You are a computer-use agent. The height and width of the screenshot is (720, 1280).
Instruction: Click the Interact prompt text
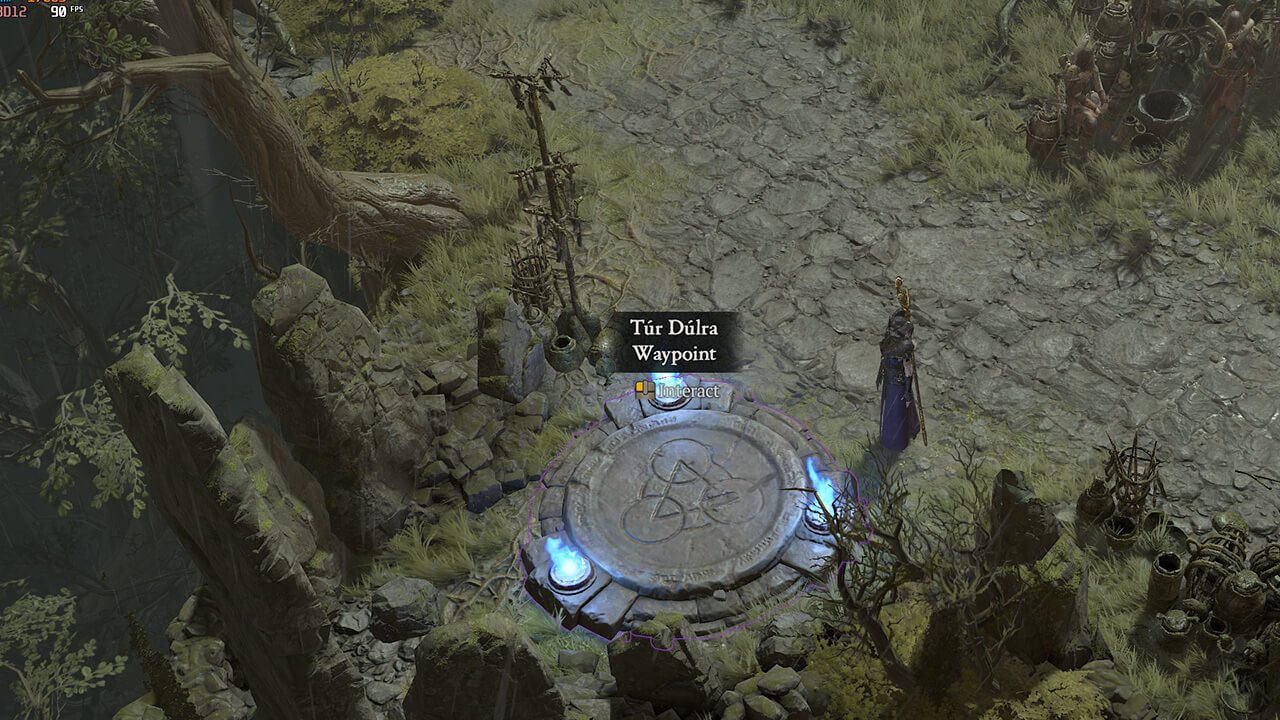click(x=688, y=390)
